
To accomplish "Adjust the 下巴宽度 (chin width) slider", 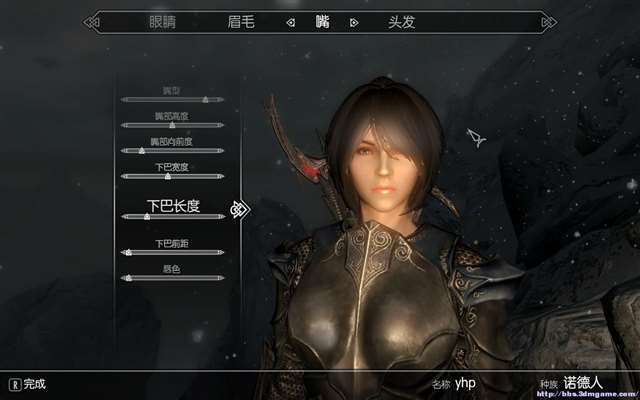I will pos(173,176).
